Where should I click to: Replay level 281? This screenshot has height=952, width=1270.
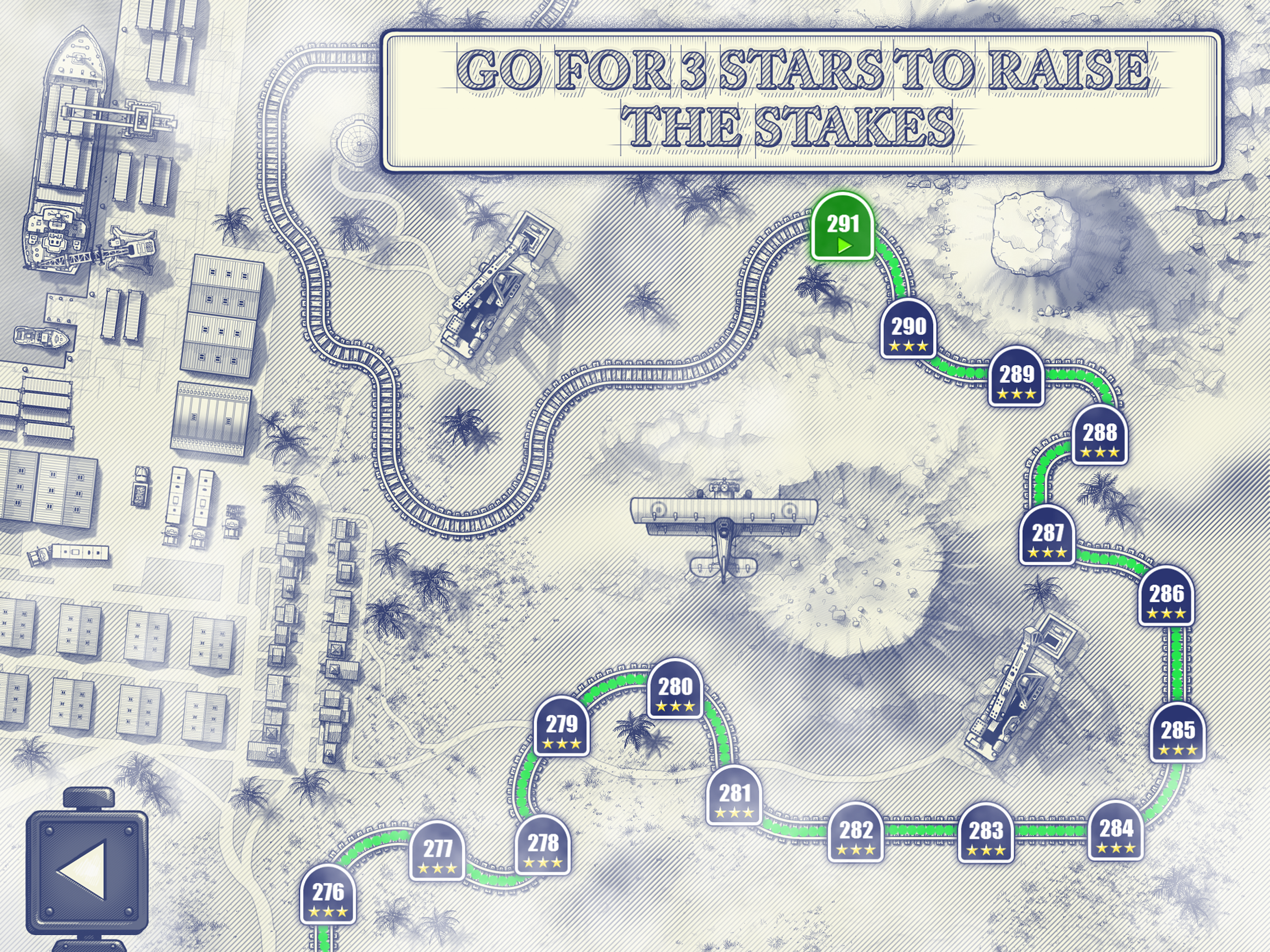(734, 797)
